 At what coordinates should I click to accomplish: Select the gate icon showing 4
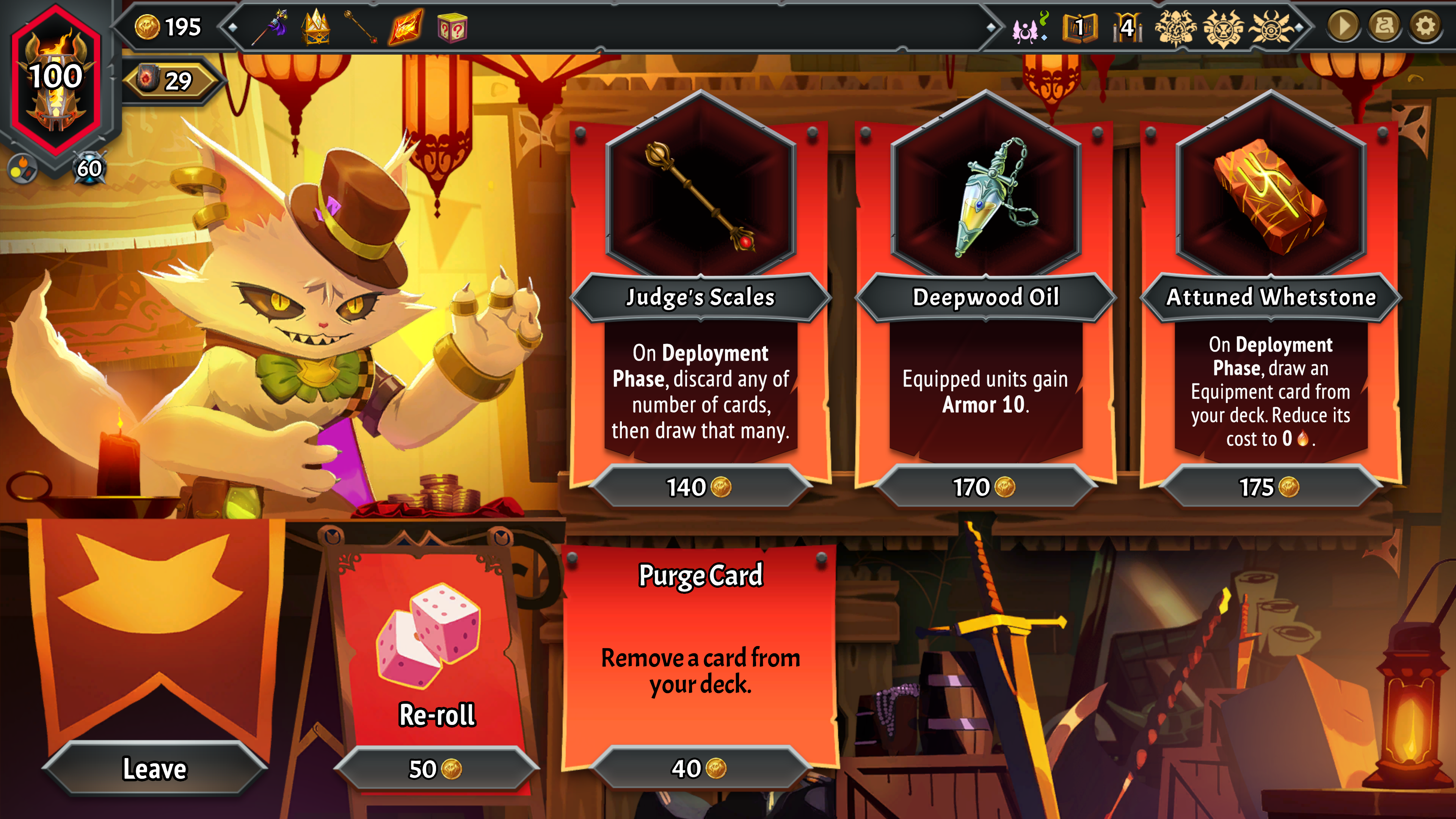(1127, 27)
